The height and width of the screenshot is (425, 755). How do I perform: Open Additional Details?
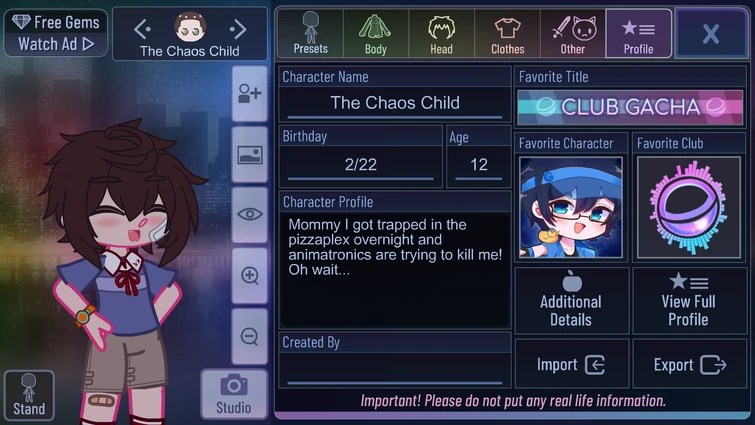coord(571,300)
